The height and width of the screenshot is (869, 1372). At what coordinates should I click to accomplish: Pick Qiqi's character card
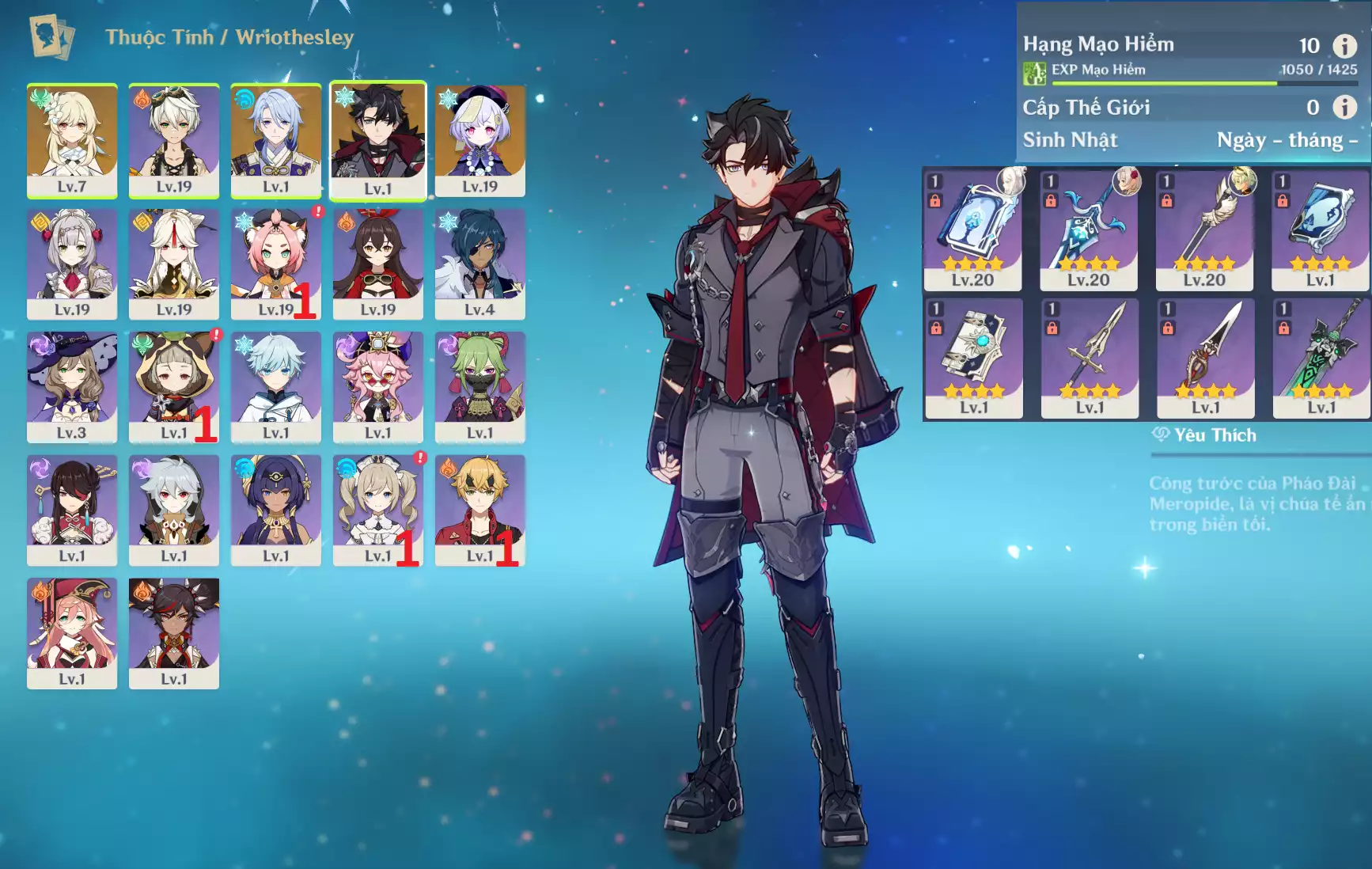click(480, 140)
